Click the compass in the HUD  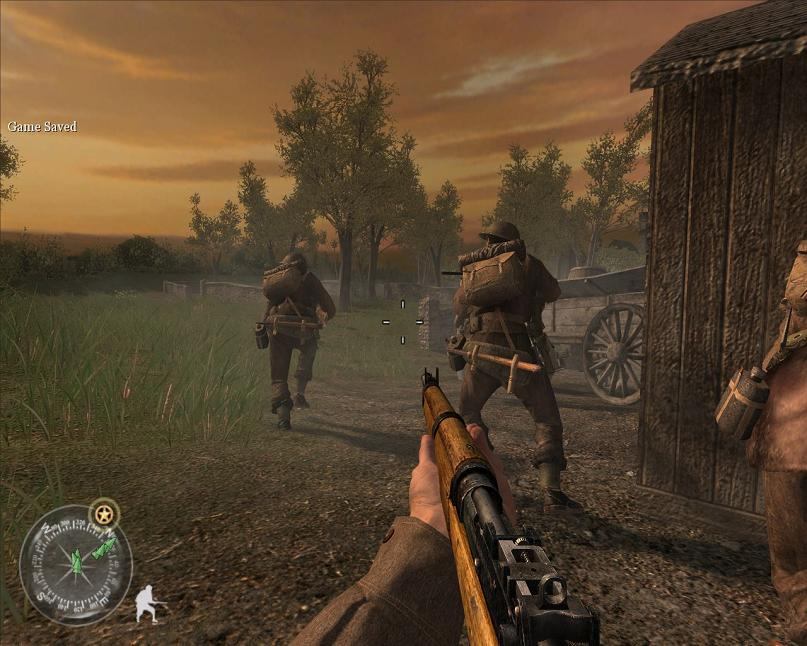(x=75, y=564)
